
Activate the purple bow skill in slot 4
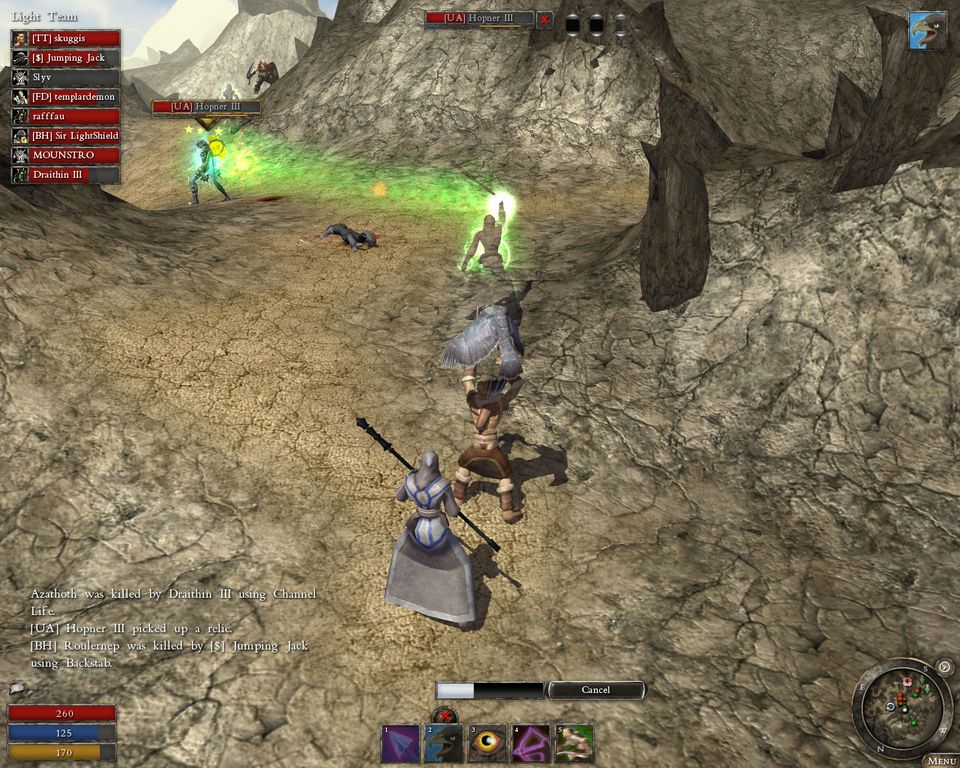point(531,744)
